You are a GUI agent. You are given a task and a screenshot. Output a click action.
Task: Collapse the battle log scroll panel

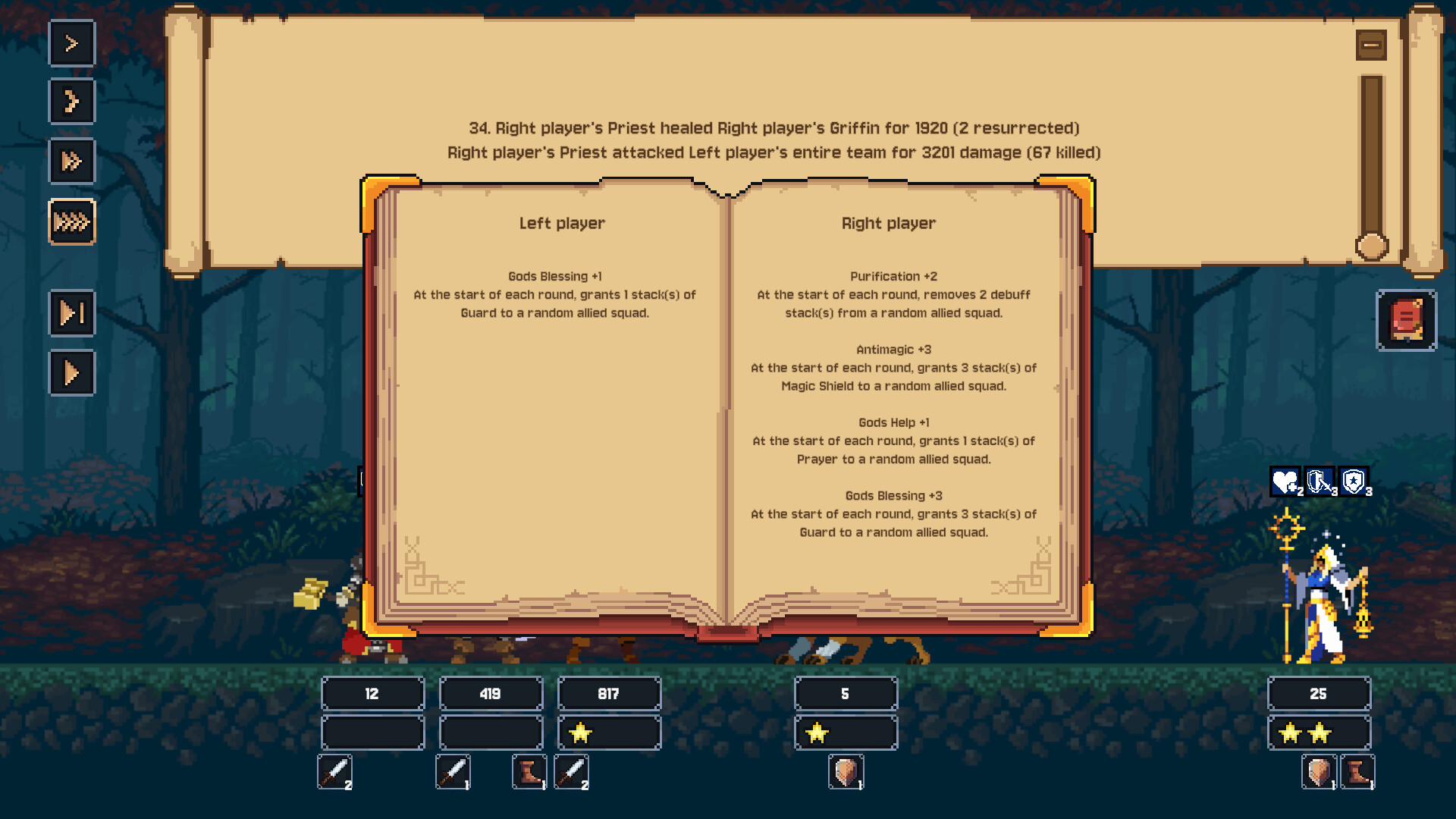click(x=1370, y=45)
